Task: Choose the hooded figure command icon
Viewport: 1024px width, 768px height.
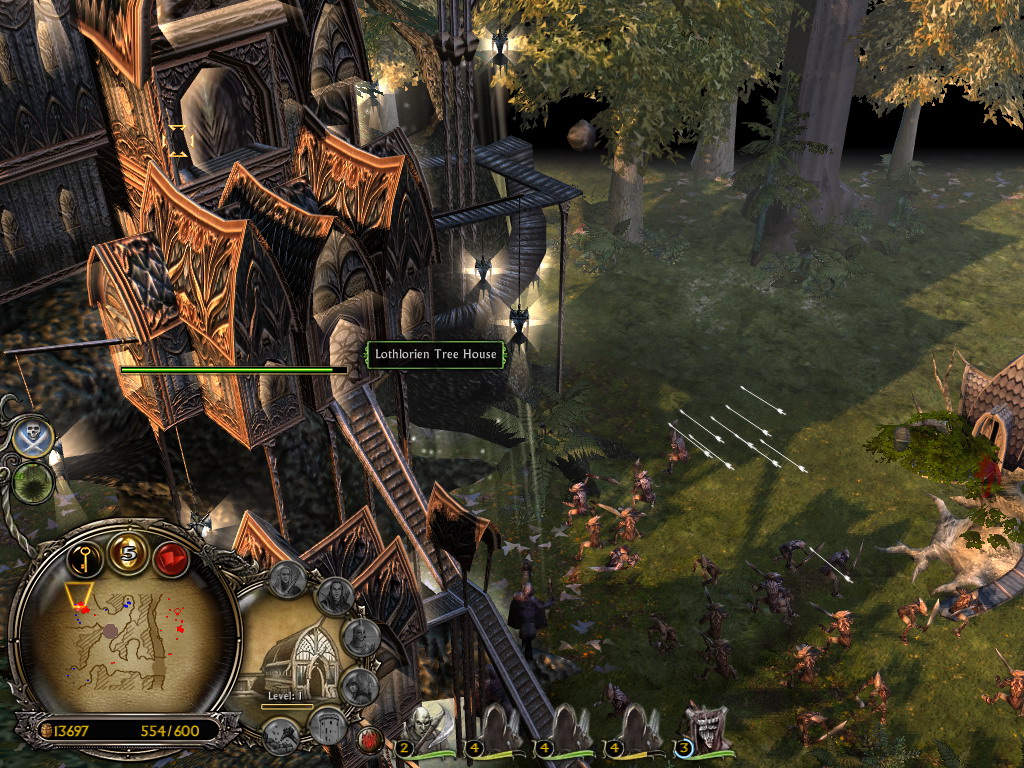Action: (x=358, y=687)
